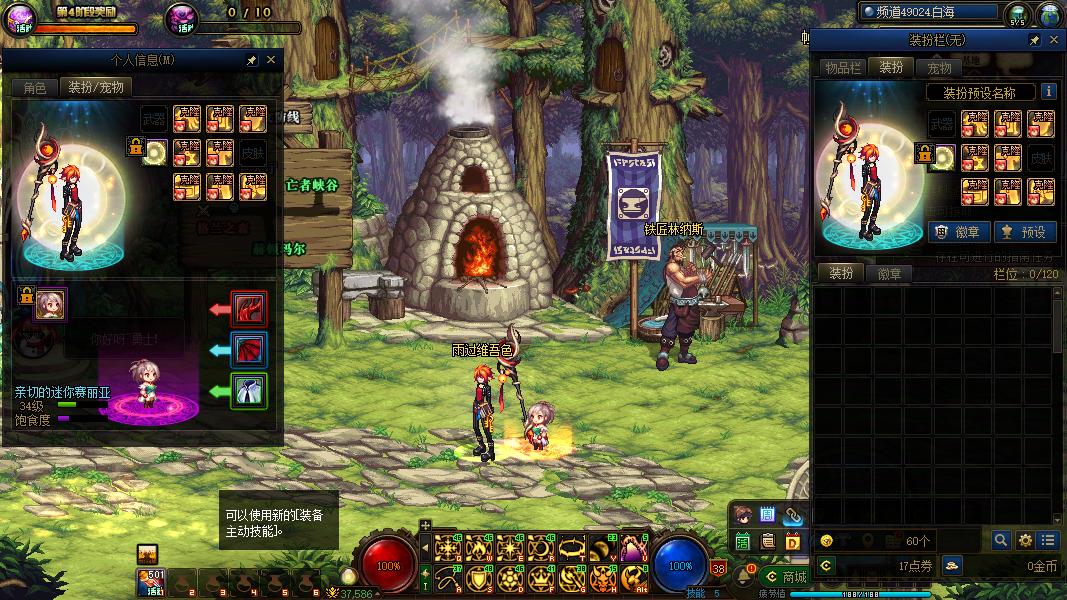This screenshot has width=1067, height=600.
Task: Switch to the 宠物 pet tab
Action: [x=939, y=68]
